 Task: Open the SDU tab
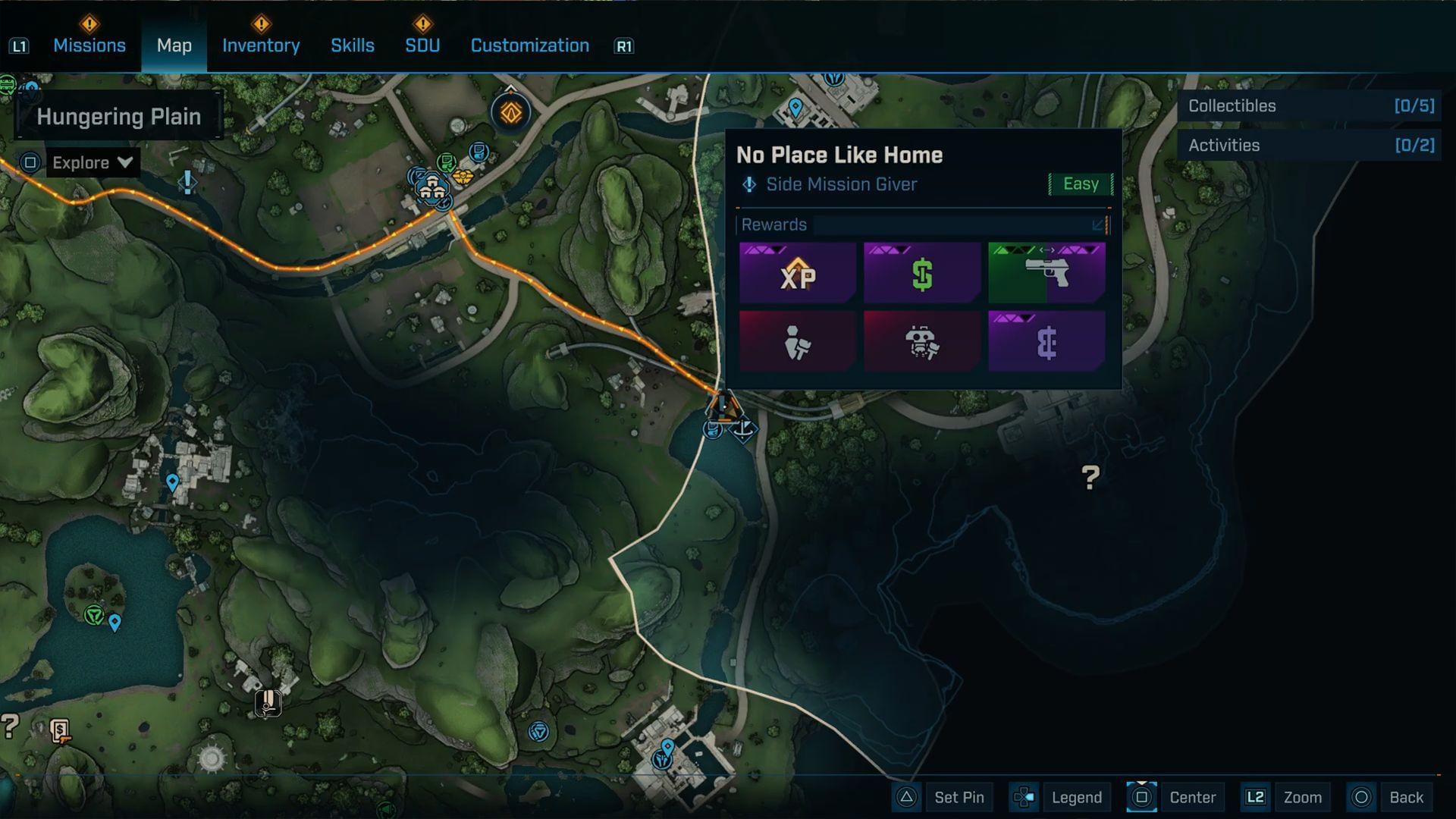click(422, 45)
